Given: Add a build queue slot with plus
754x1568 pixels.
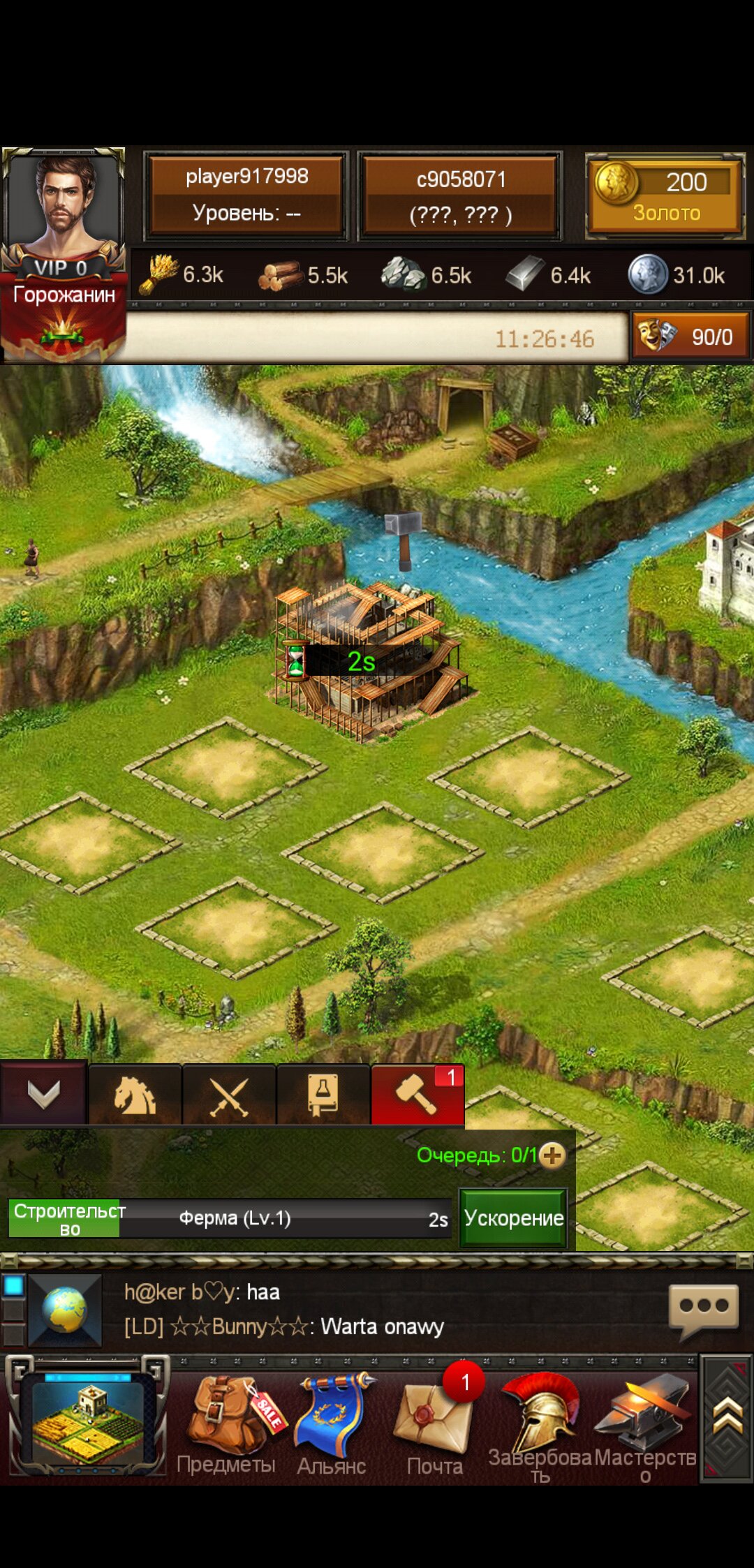Looking at the screenshot, I should click(552, 1155).
